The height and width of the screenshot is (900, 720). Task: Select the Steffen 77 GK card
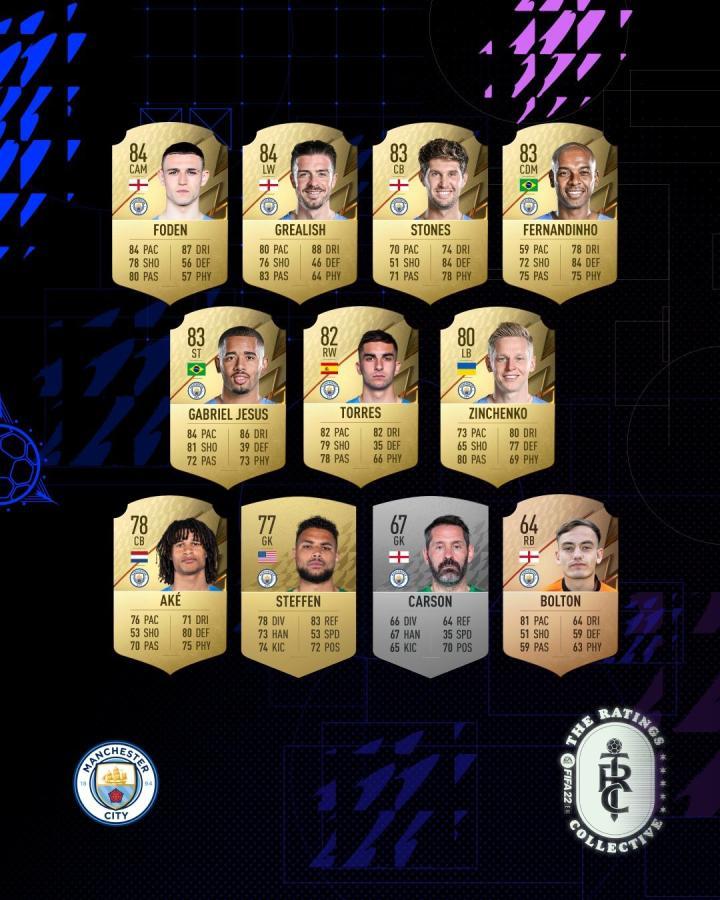pos(299,580)
